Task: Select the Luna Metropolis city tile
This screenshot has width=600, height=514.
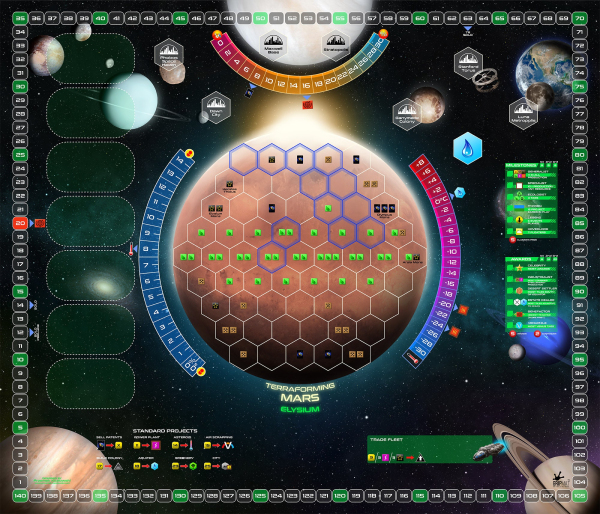Action: click(x=524, y=113)
